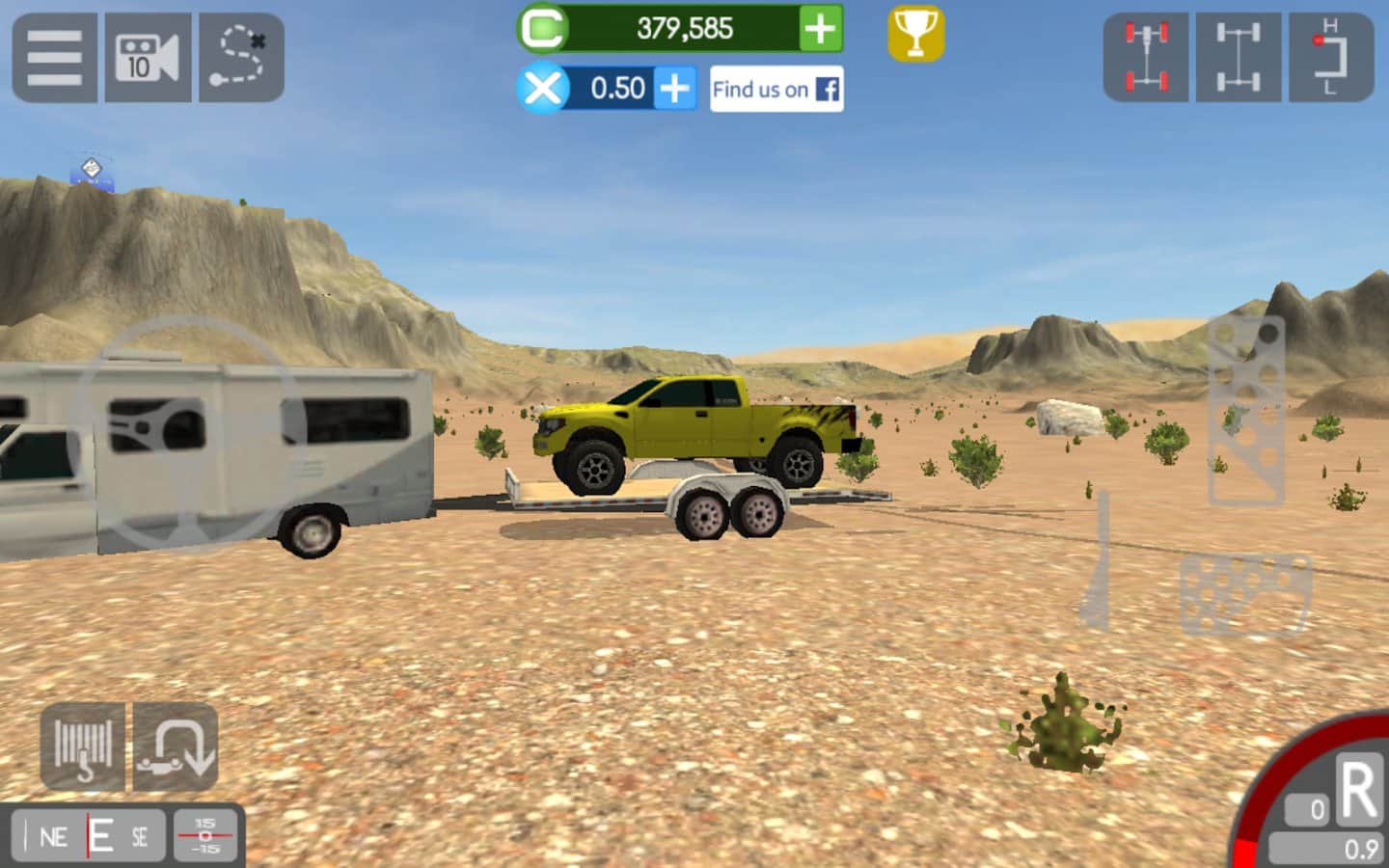
Task: Click the on-screen steering wheel
Action: 190,432
